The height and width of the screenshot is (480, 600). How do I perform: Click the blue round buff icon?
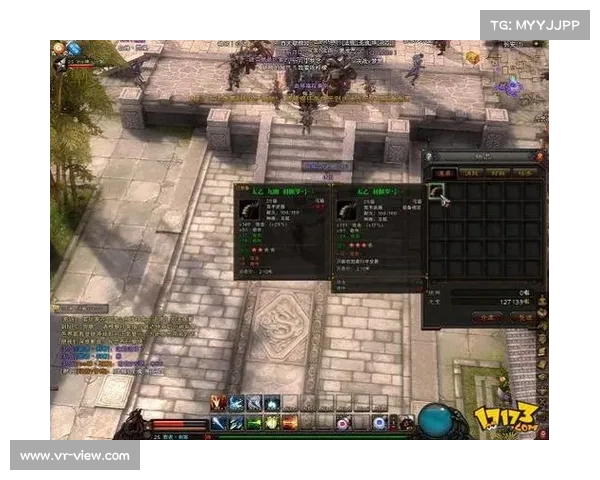[74, 47]
